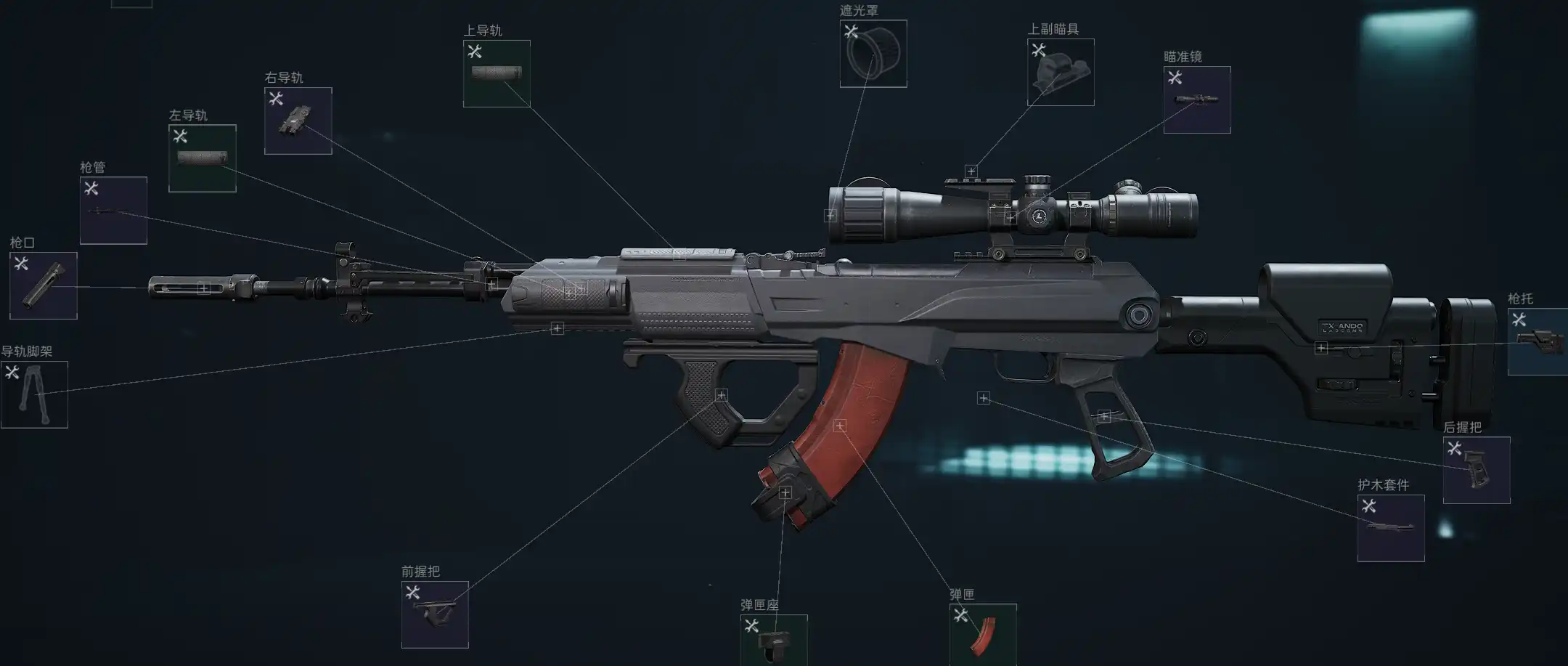Open the 后握把 rear grip slot
Screen dimensions: 1568x666
click(1477, 470)
